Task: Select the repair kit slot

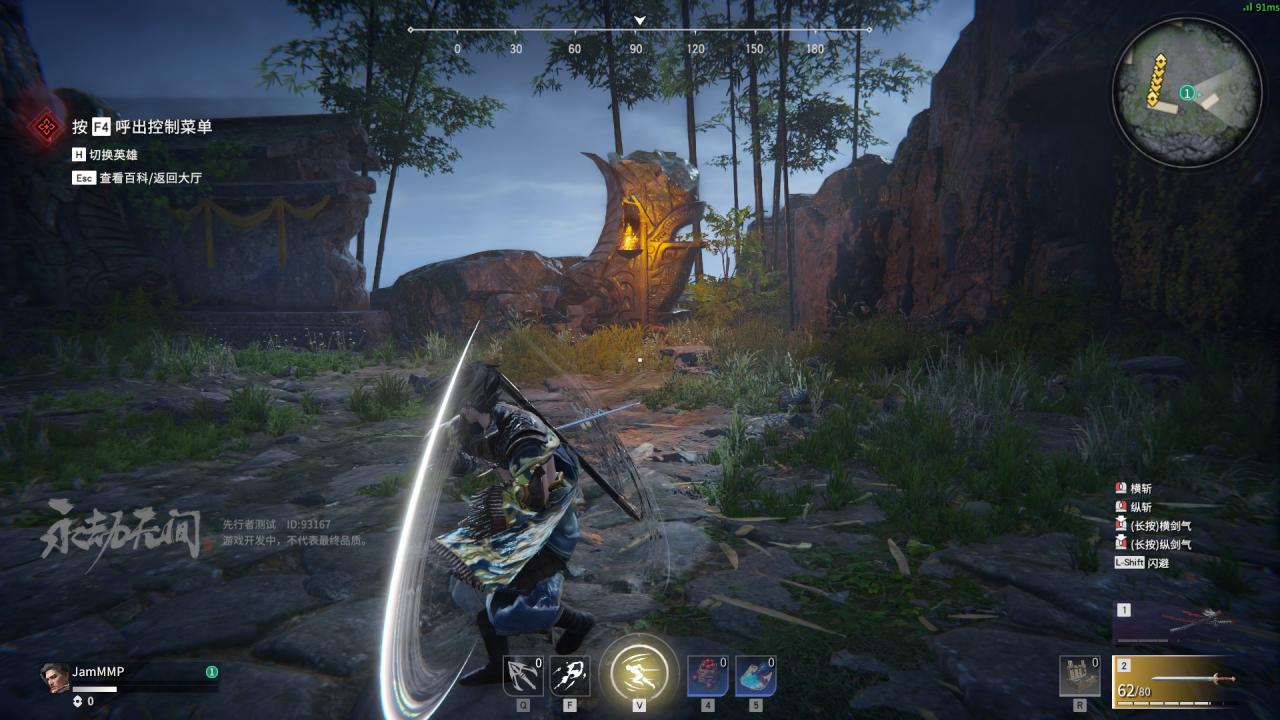Action: coord(1080,676)
